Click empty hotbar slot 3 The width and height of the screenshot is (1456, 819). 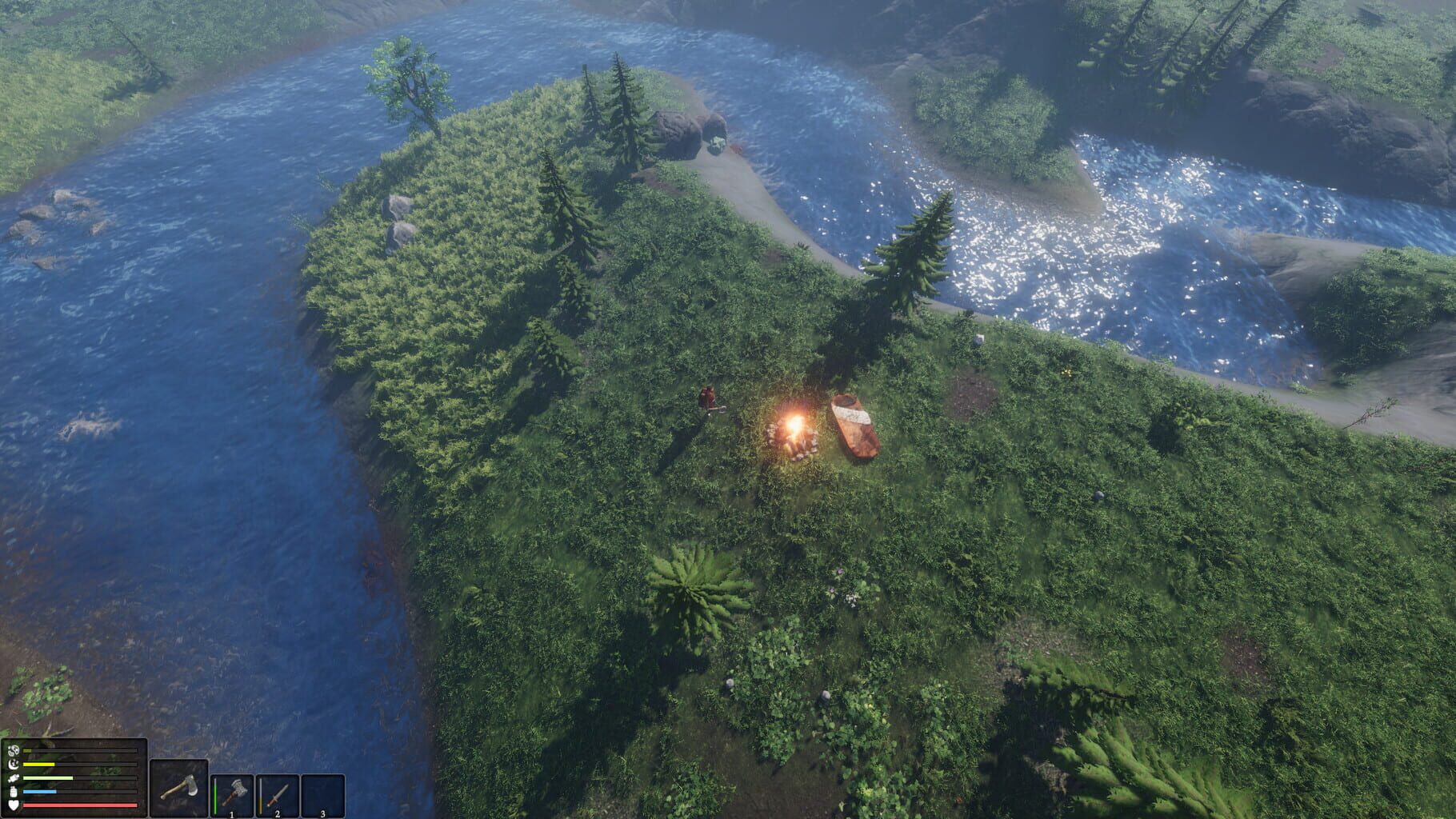(322, 794)
